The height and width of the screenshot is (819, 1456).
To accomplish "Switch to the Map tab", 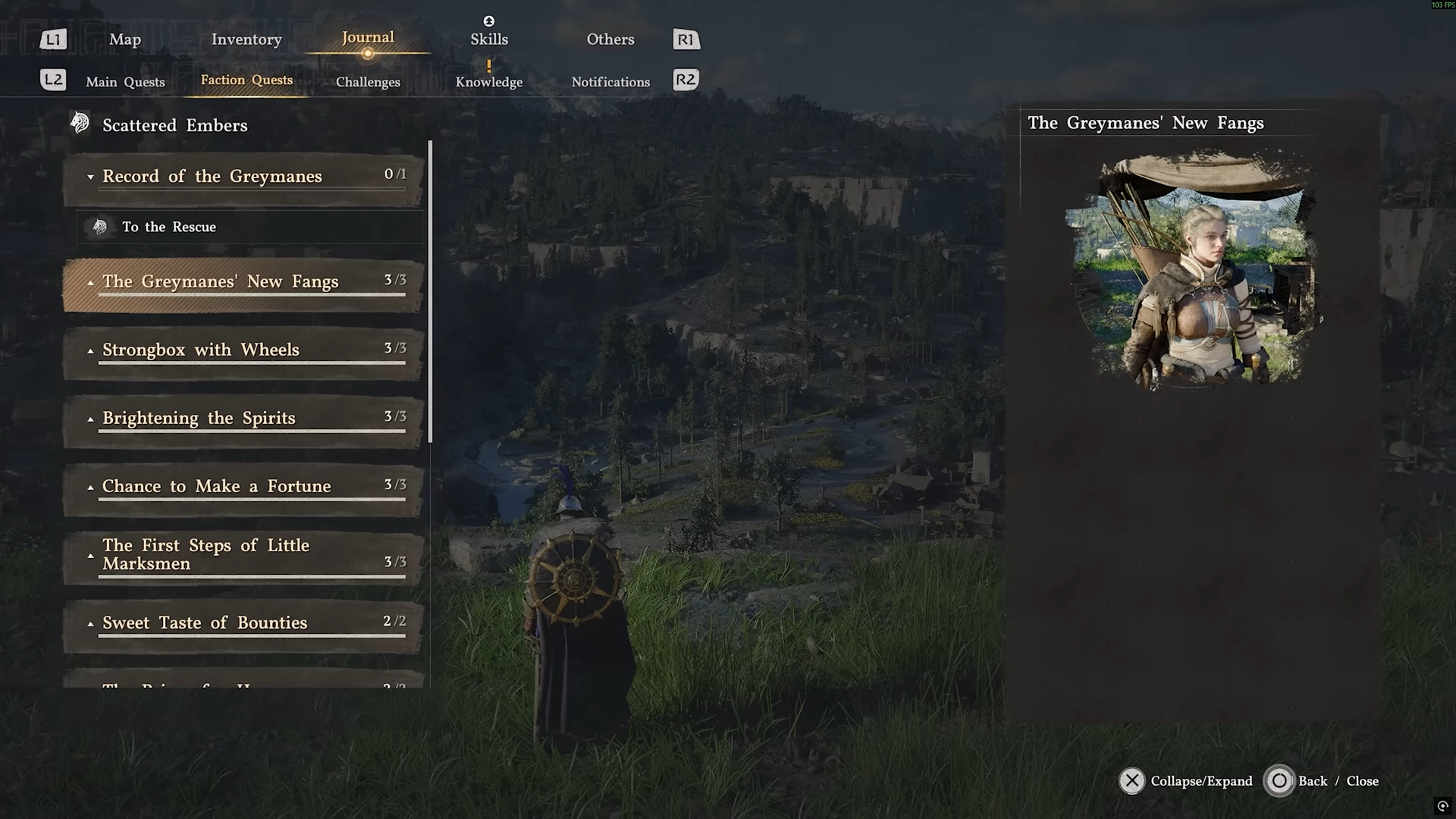I will tap(125, 39).
